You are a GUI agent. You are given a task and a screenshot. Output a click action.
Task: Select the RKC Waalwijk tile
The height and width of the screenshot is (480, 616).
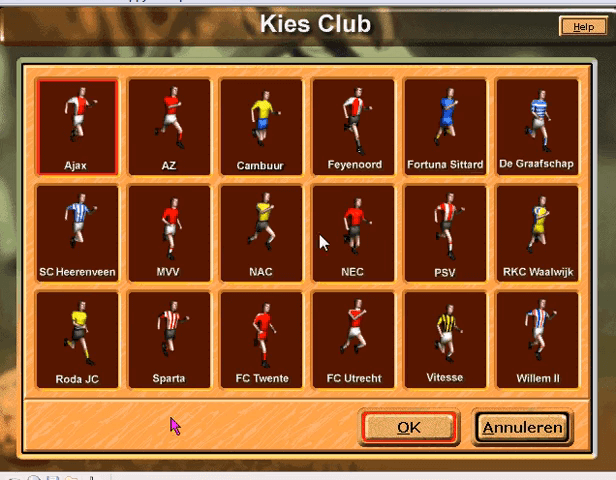tap(537, 233)
